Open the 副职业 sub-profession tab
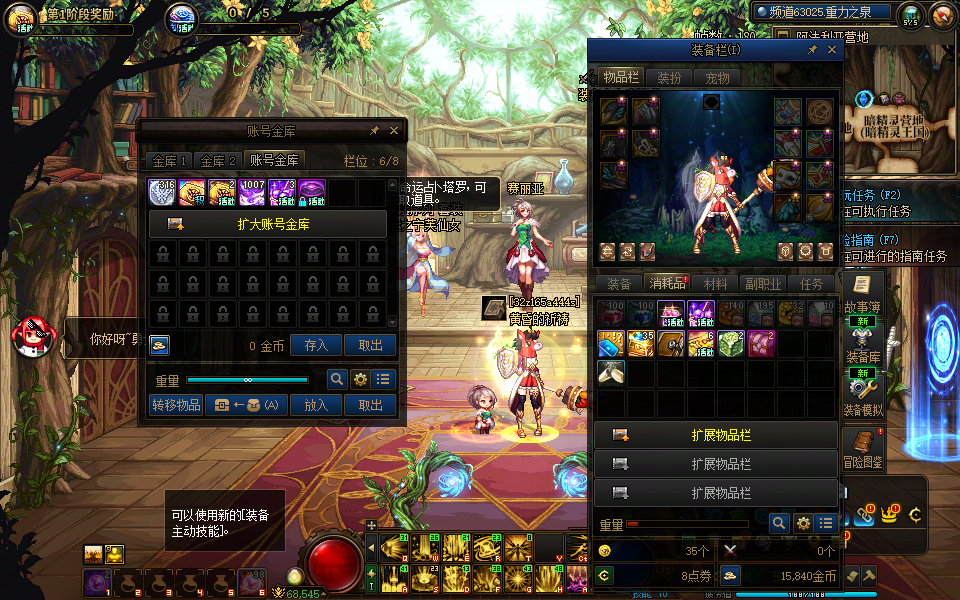 (763, 284)
